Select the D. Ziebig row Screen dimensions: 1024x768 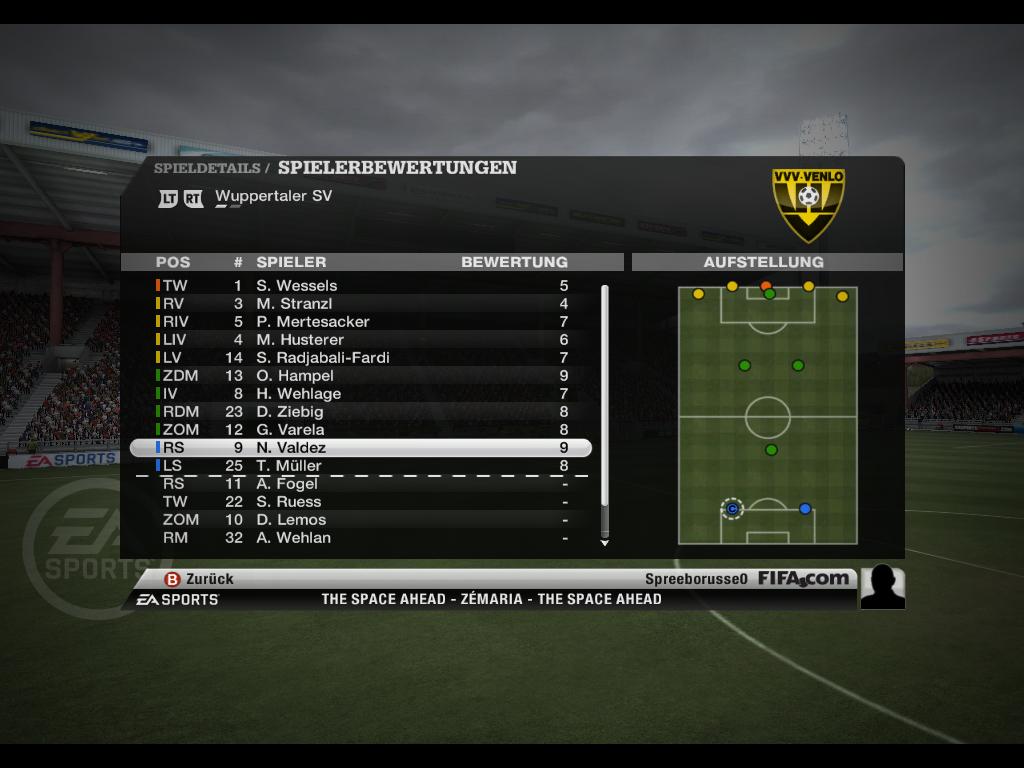click(289, 412)
